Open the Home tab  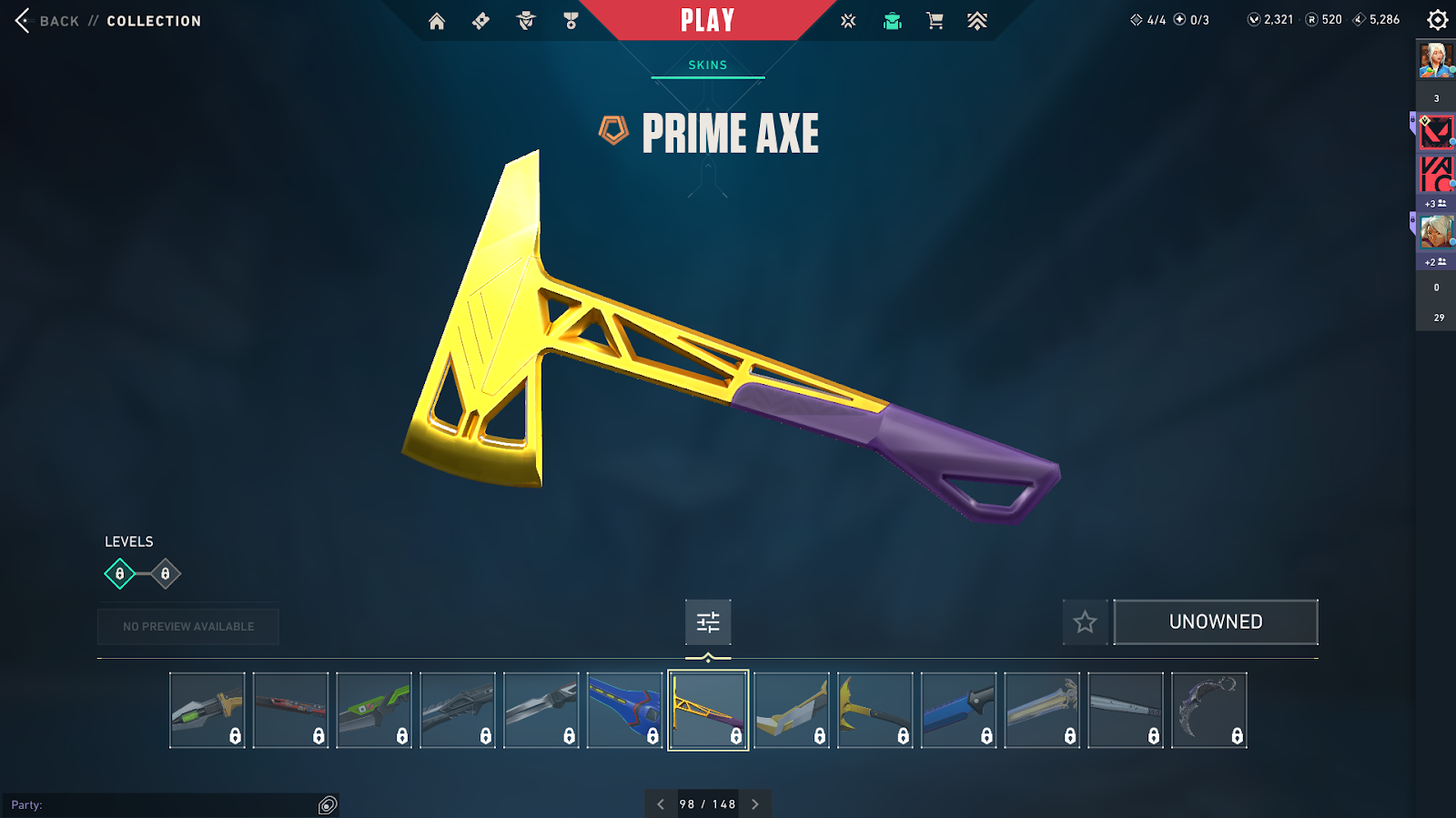click(437, 21)
